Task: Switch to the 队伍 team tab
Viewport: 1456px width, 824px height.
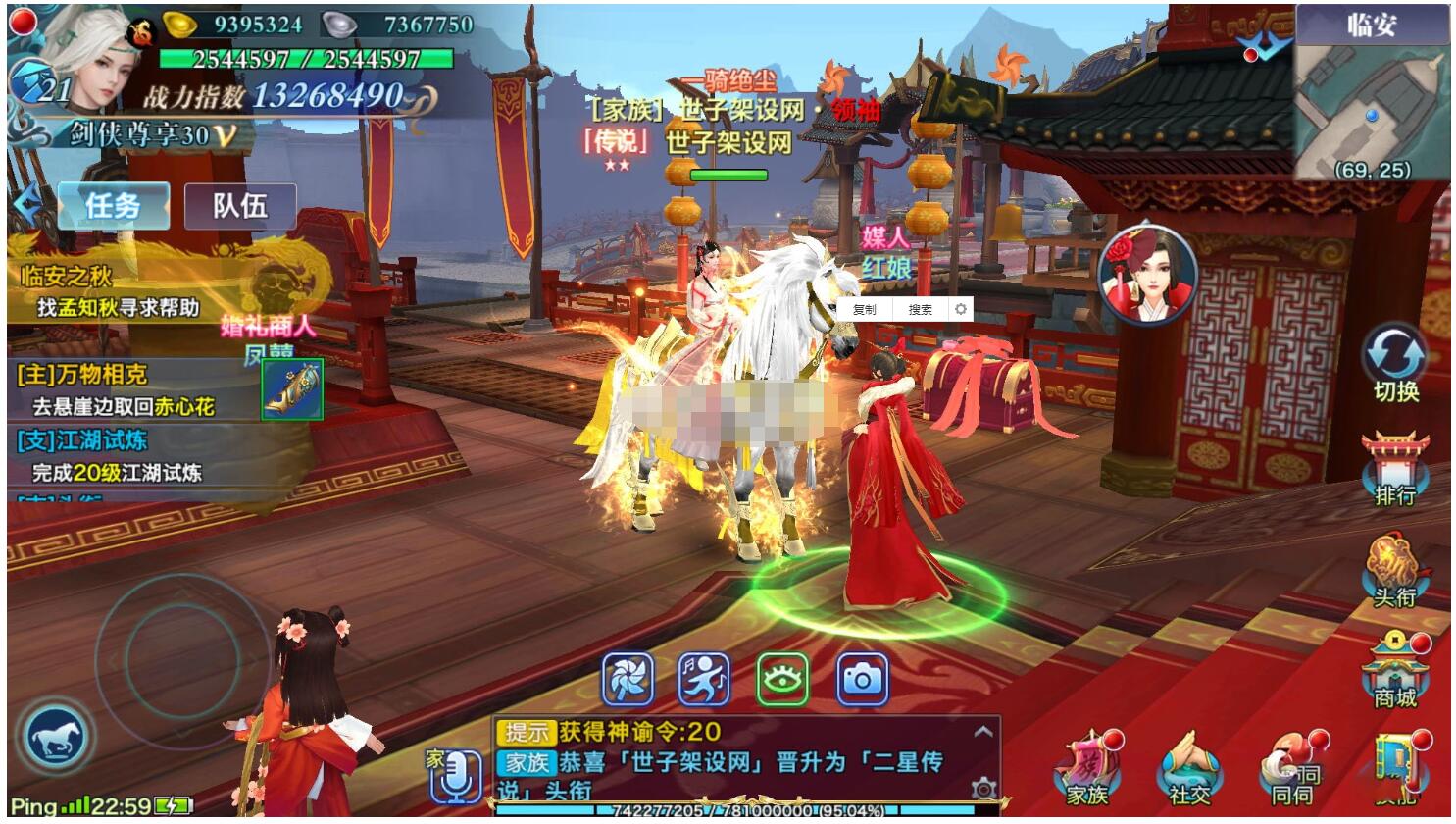Action: pos(240,206)
